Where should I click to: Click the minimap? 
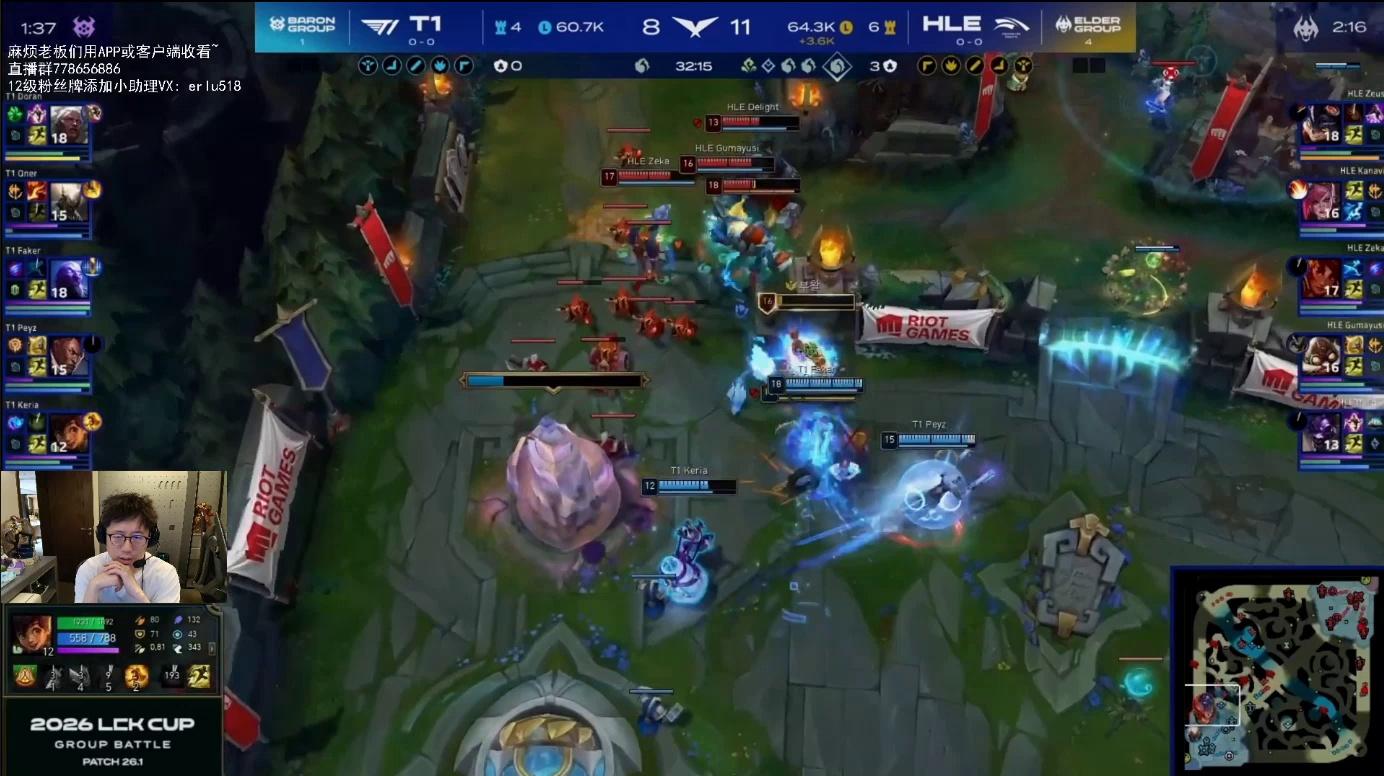[1277, 670]
